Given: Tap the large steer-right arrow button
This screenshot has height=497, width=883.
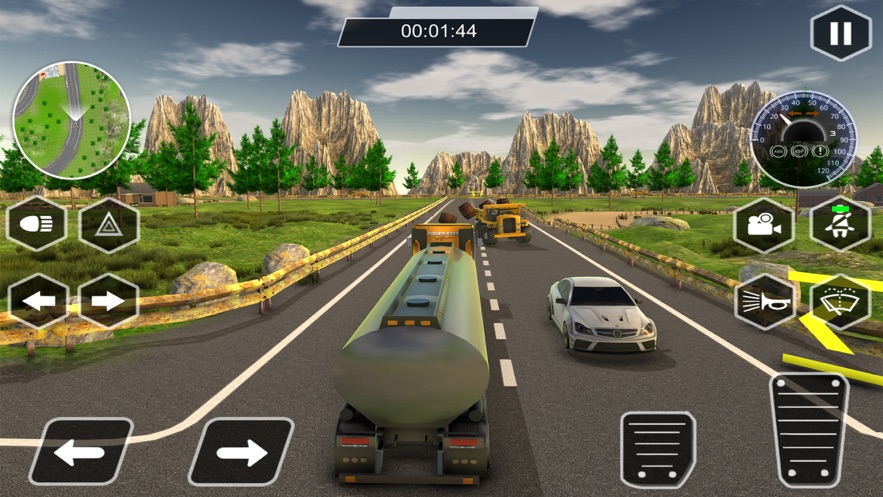Looking at the screenshot, I should click(x=240, y=452).
